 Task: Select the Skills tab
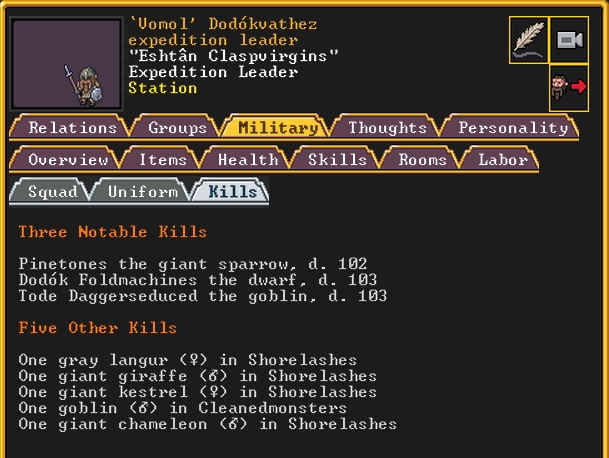(337, 159)
